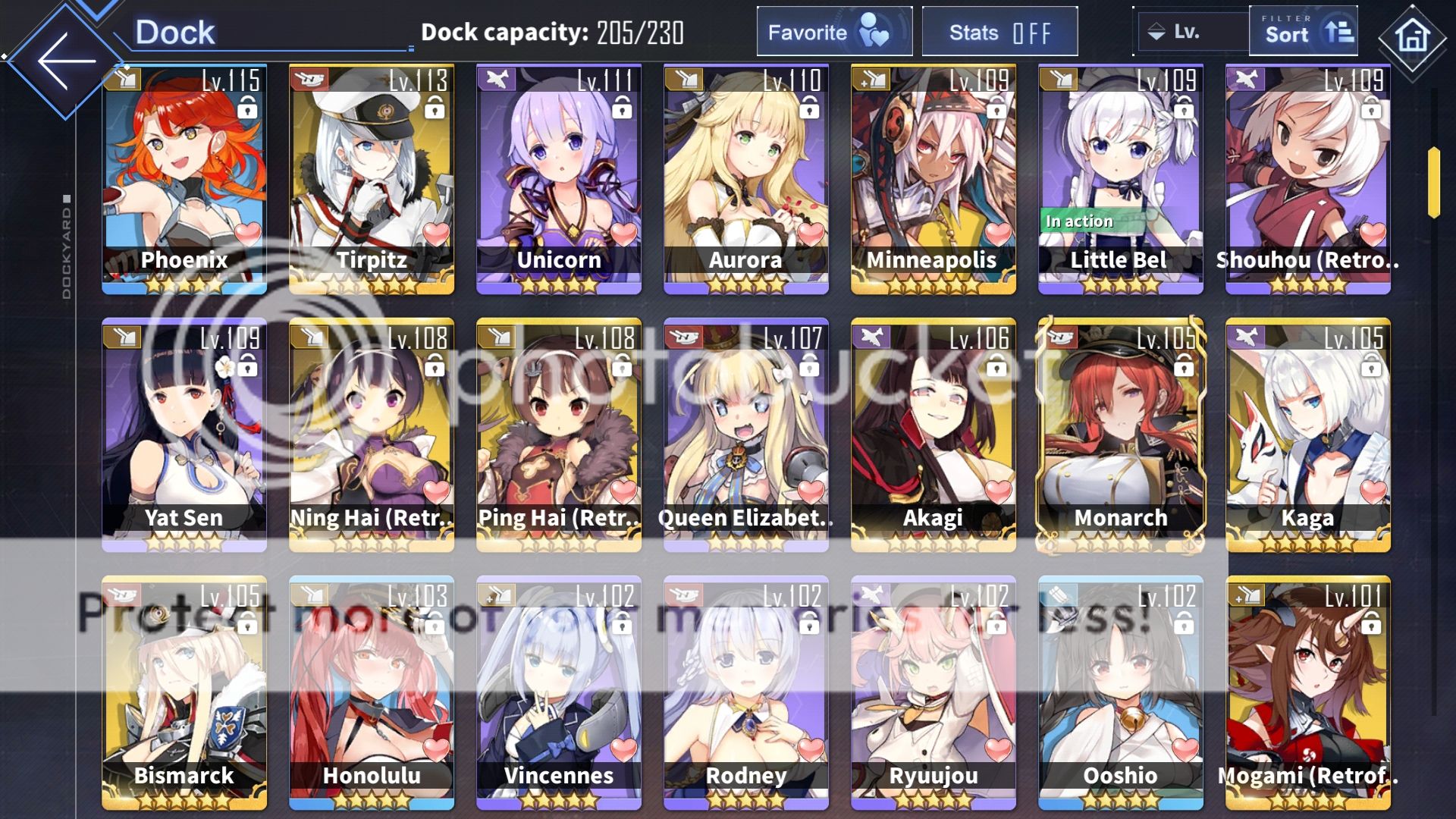Tap the gun type icon on Minneapolis card

(x=874, y=79)
